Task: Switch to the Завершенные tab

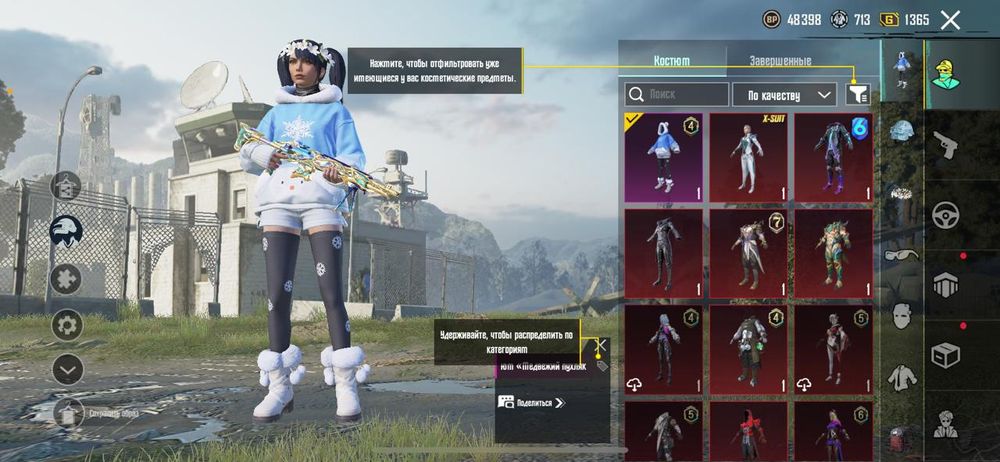Action: tap(780, 61)
